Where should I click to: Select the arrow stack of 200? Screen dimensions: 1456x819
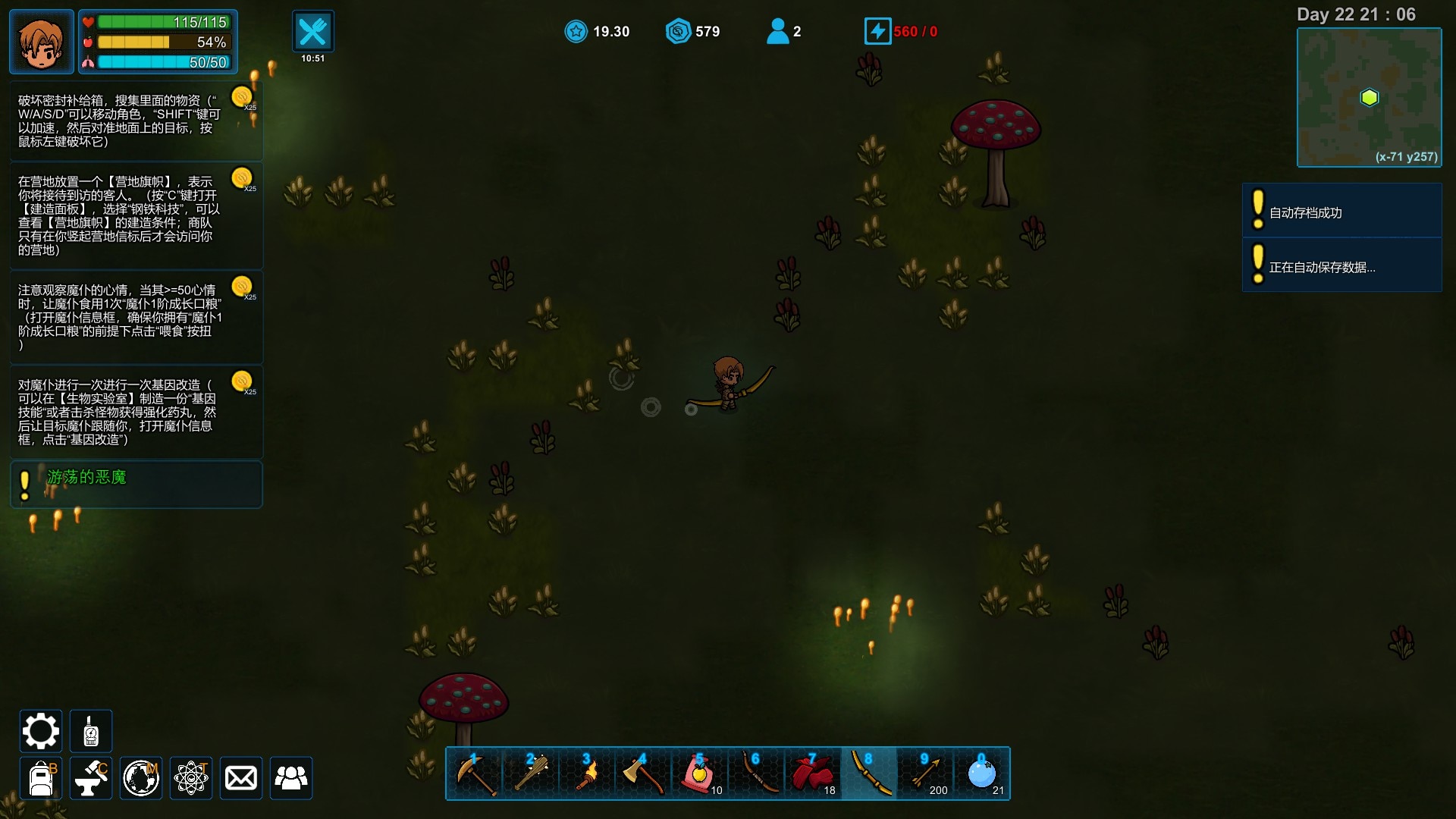[925, 773]
